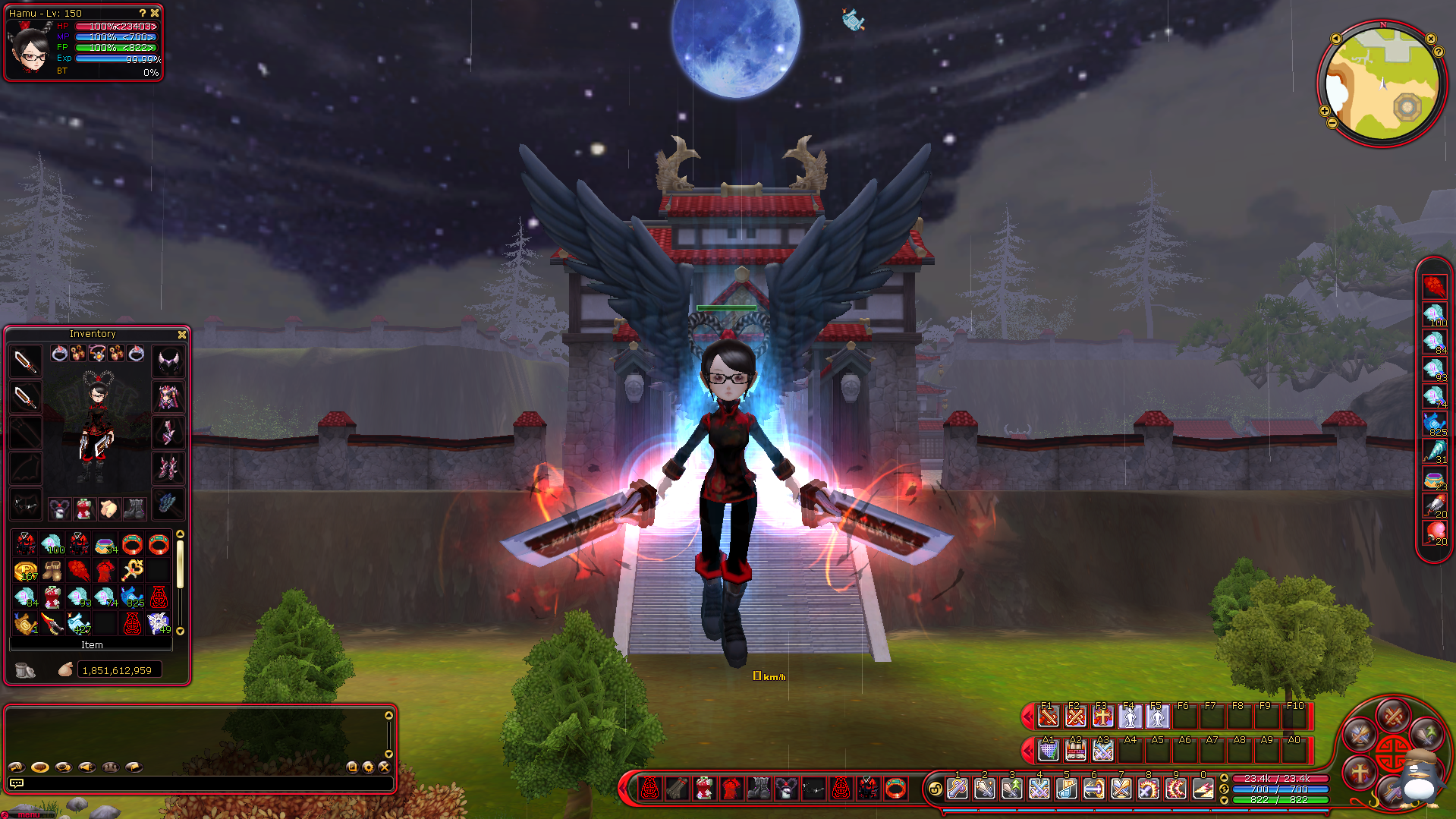1456x819 pixels.
Task: Zoom in the minimap with plus button
Action: click(1325, 111)
